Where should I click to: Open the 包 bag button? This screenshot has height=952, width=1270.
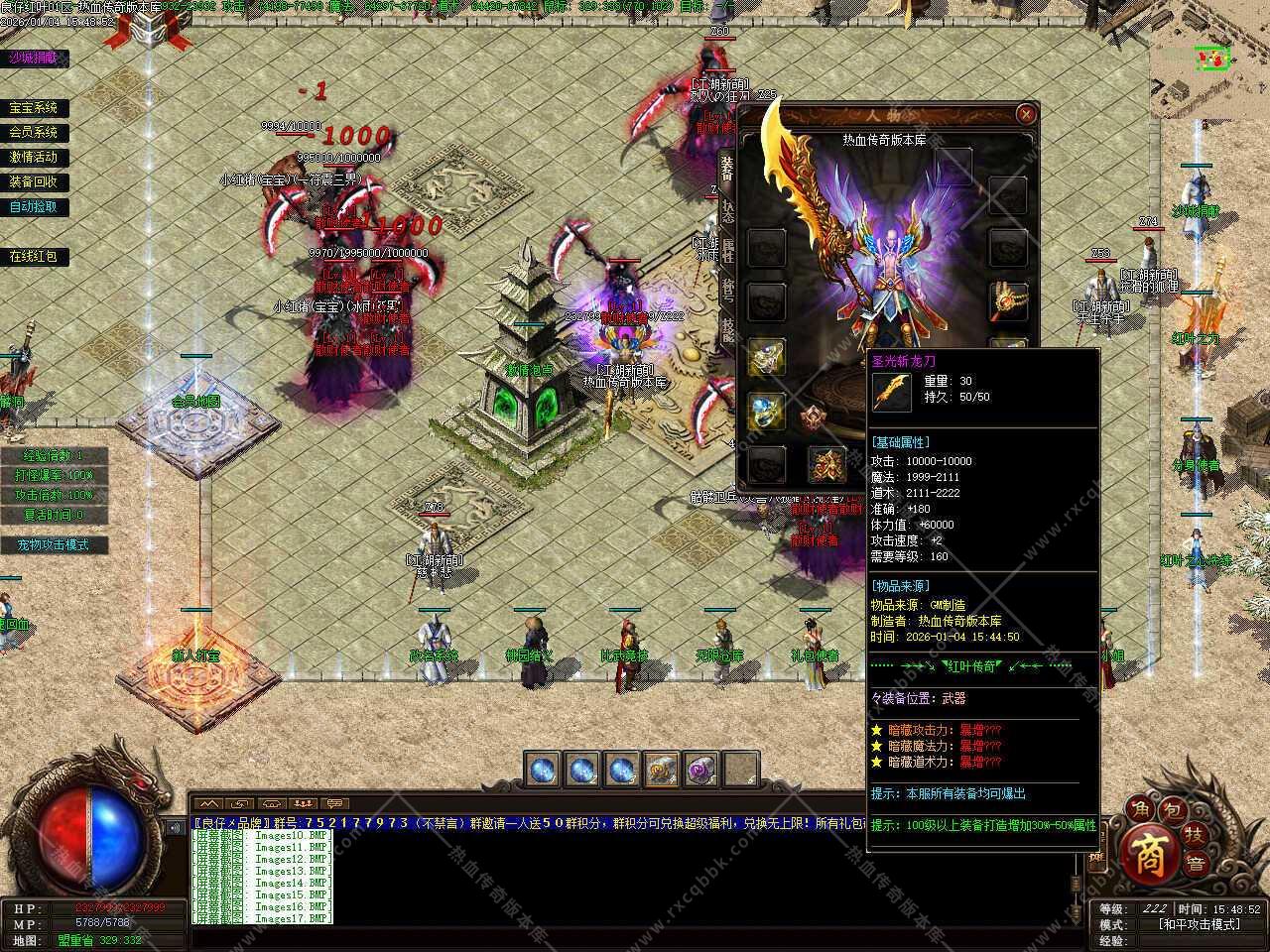click(1172, 811)
